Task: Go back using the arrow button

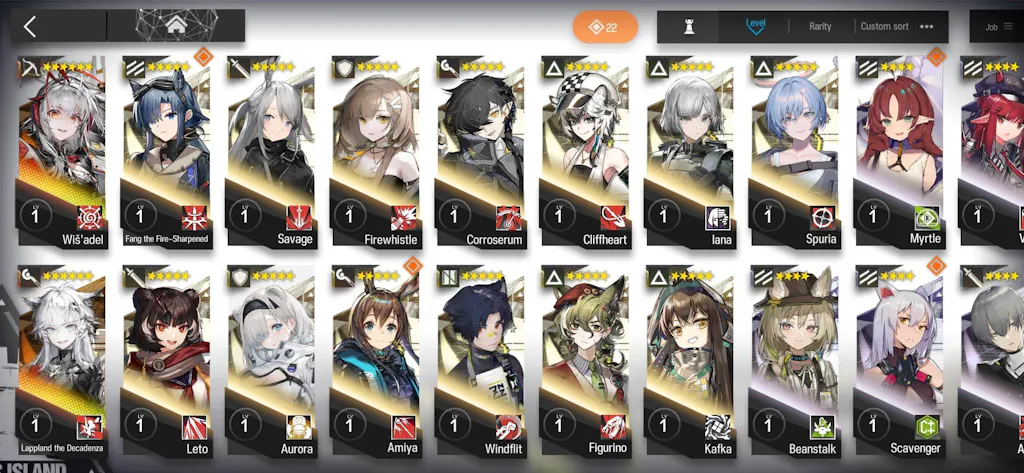Action: pos(30,26)
